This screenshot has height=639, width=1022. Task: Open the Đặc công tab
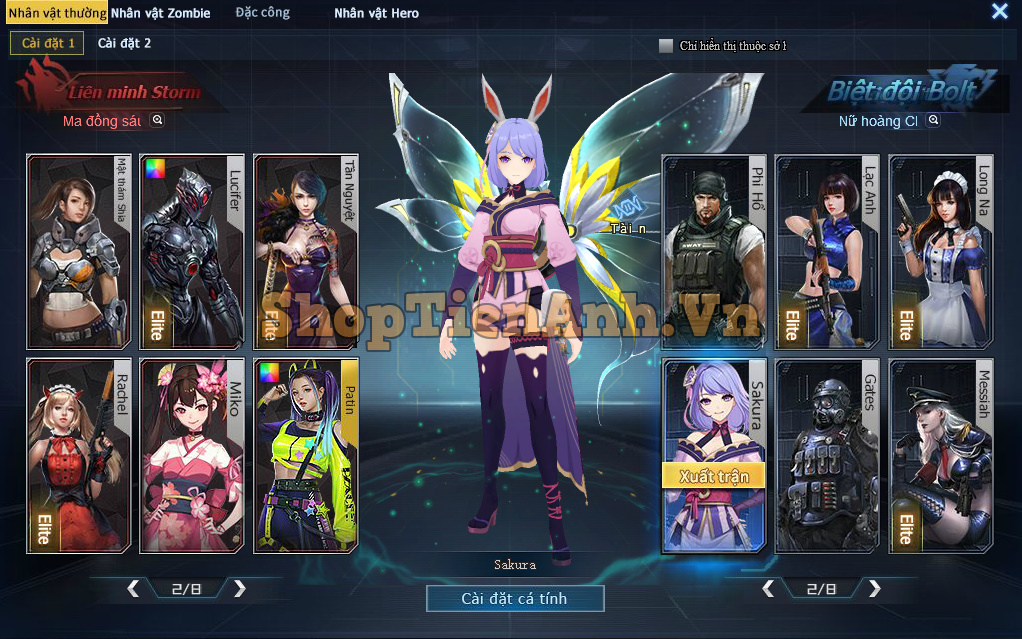(262, 13)
